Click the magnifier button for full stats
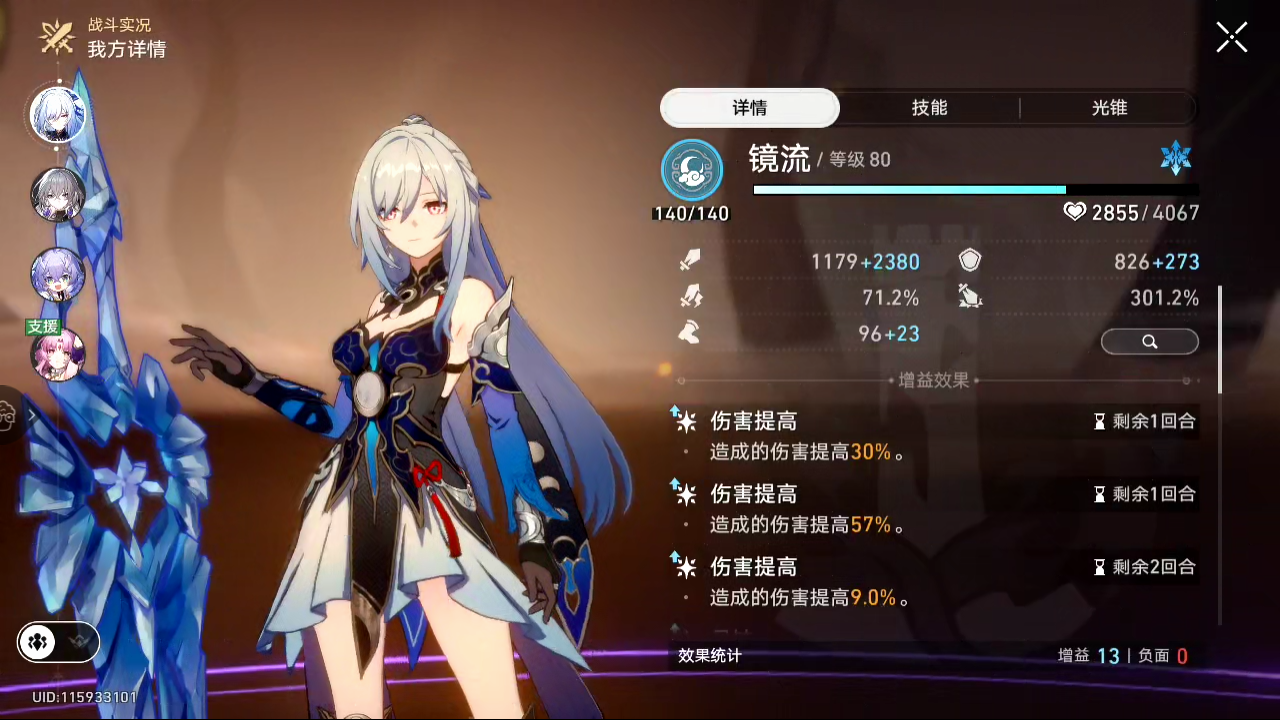 point(1149,342)
